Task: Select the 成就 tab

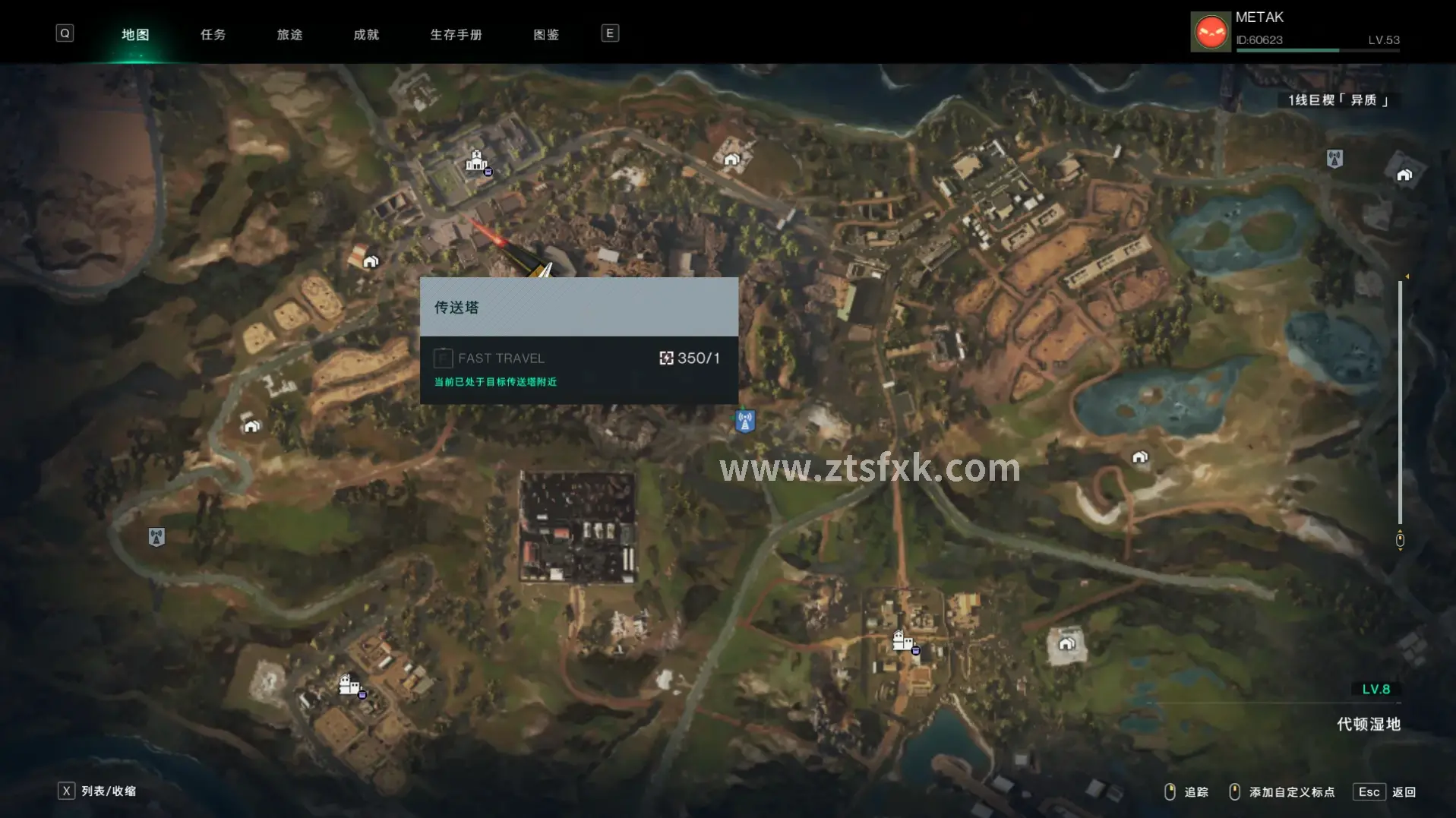Action: pyautogui.click(x=366, y=34)
